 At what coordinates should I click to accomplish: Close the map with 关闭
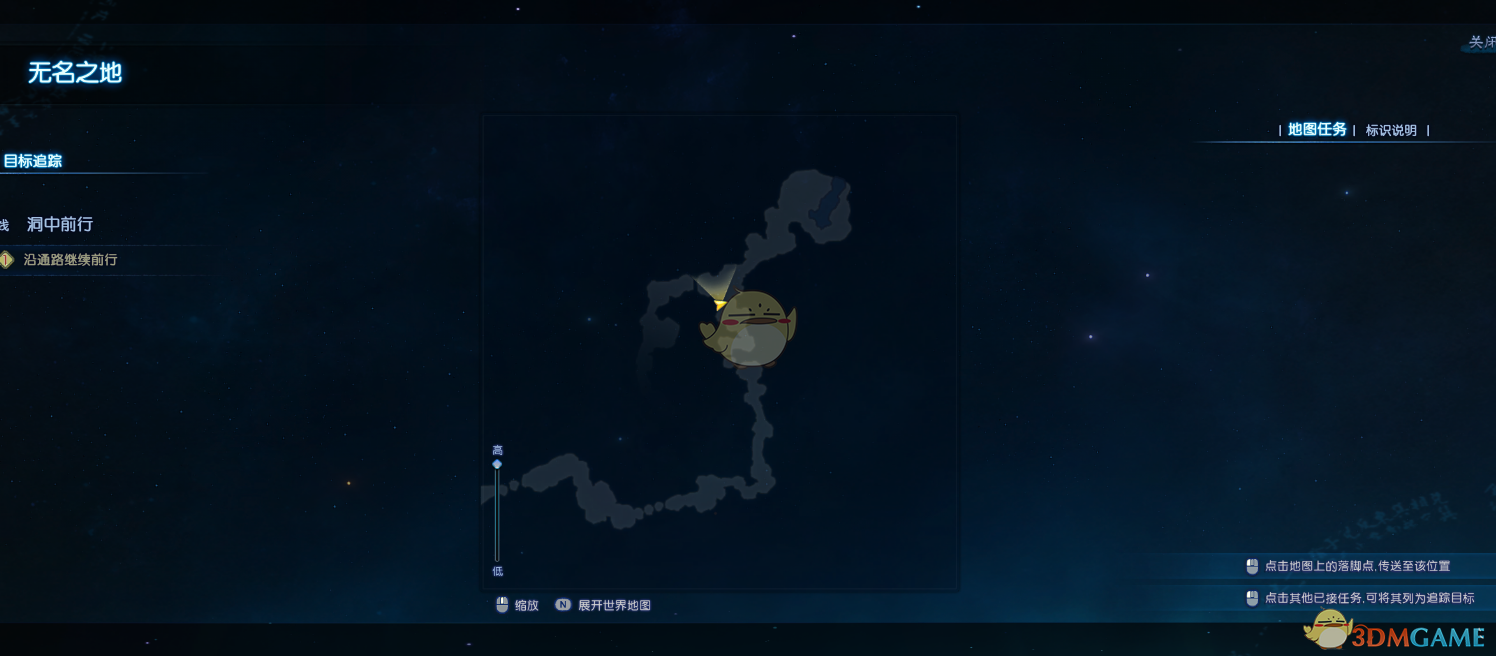pos(1480,42)
